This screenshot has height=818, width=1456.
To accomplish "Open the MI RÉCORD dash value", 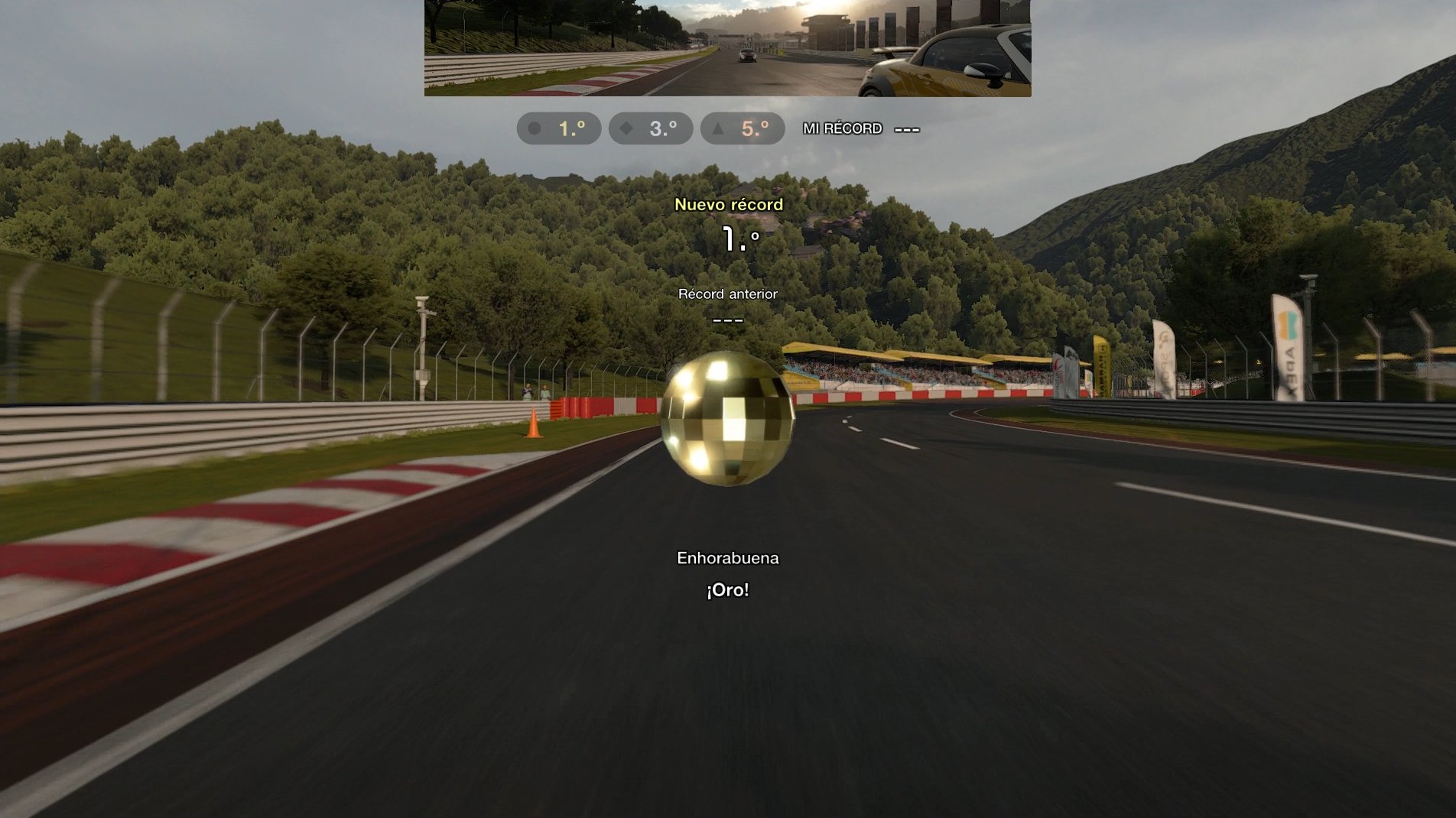I will point(905,129).
